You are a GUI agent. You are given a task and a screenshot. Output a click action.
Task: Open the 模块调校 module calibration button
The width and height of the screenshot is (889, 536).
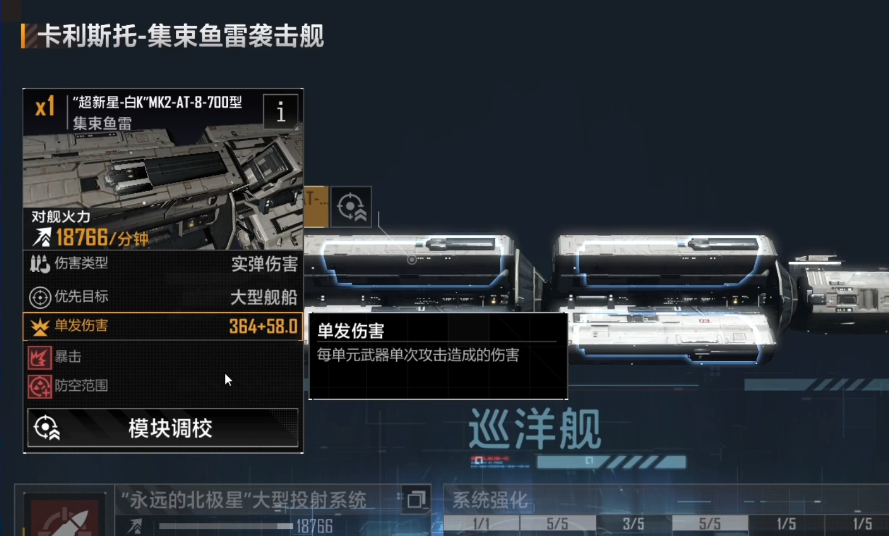162,428
